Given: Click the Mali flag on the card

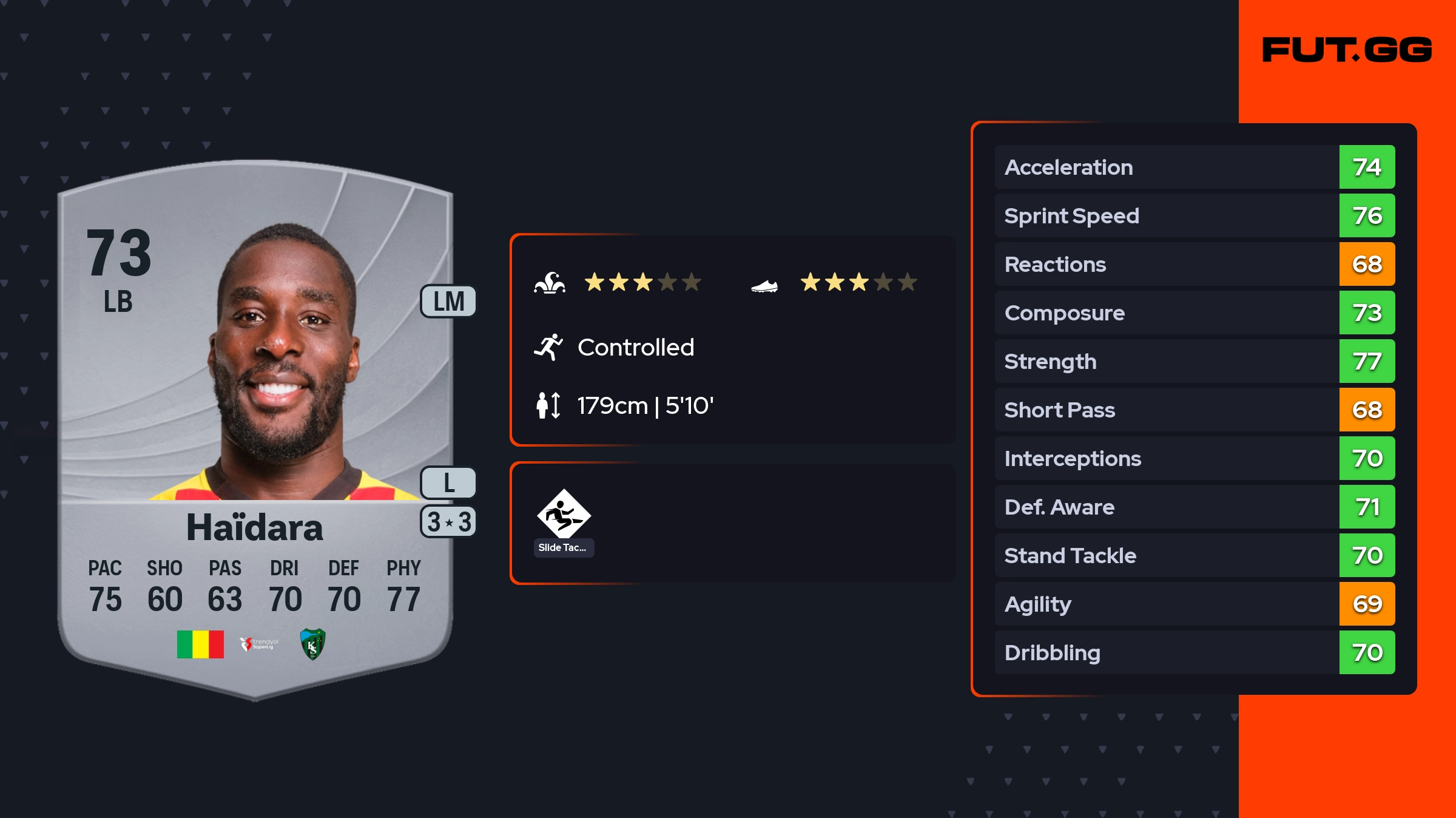Looking at the screenshot, I should point(200,644).
